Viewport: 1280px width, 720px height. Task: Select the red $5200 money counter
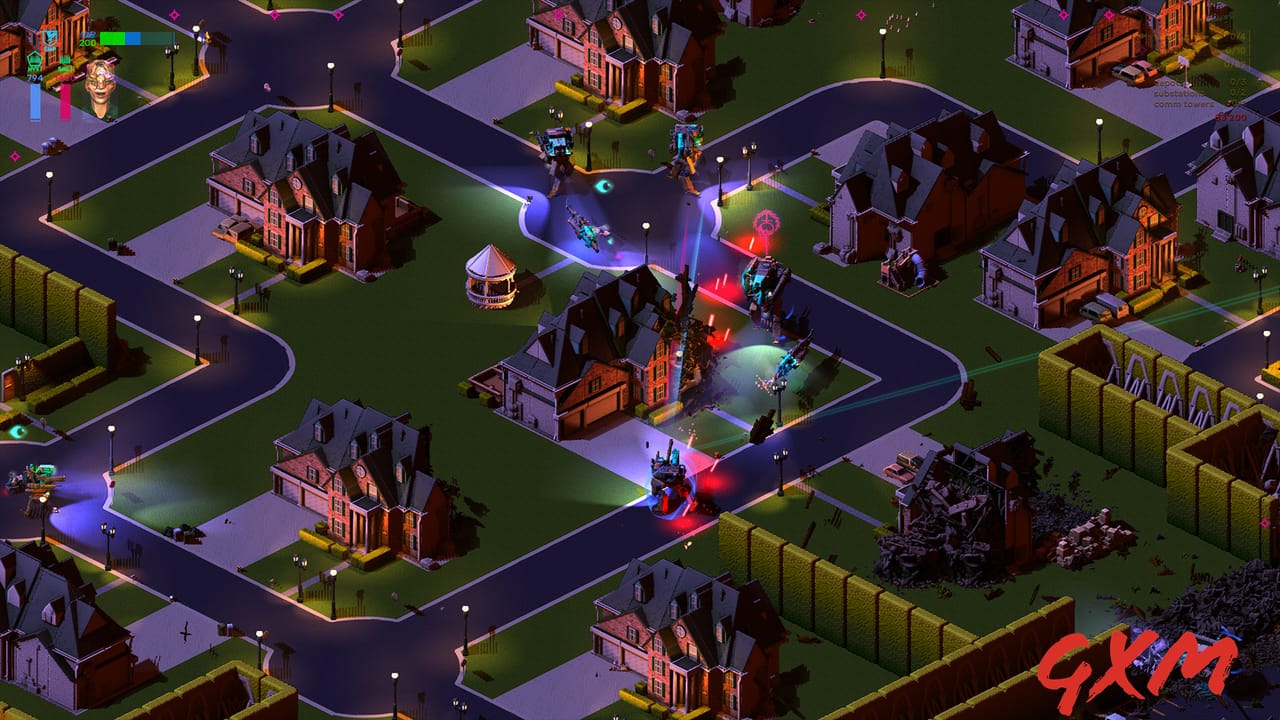point(1230,117)
